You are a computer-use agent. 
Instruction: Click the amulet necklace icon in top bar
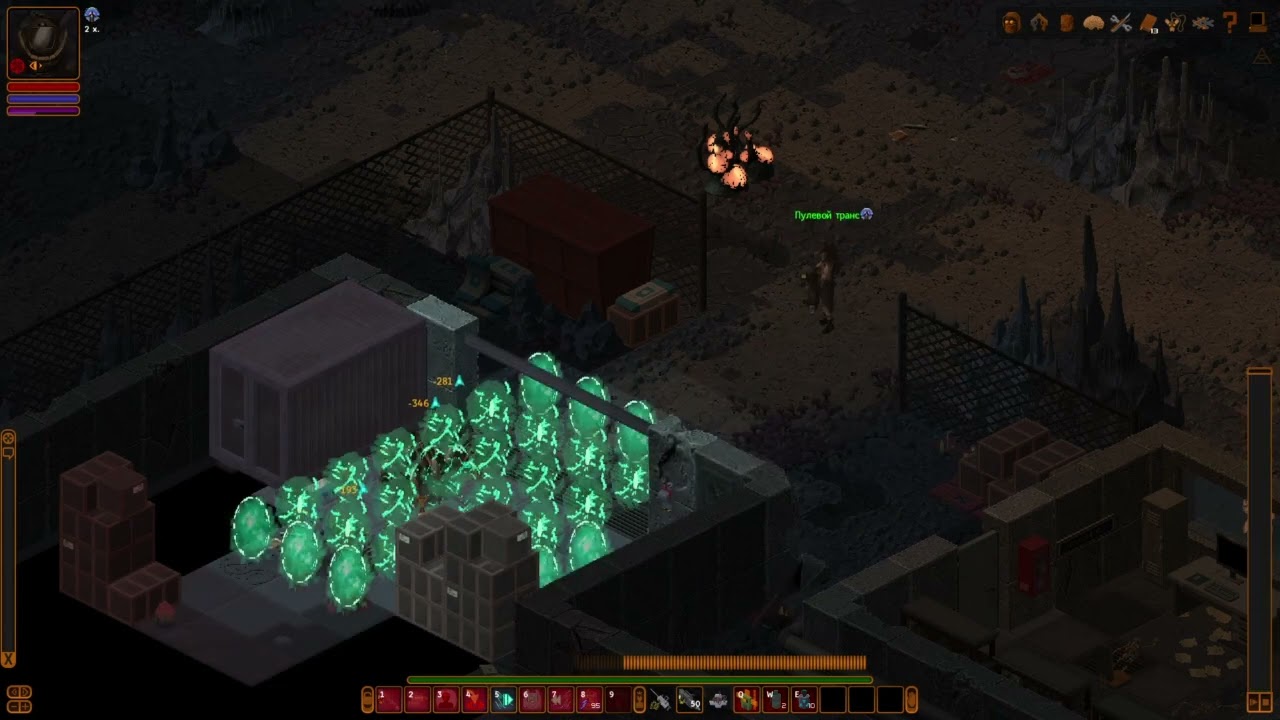1175,23
